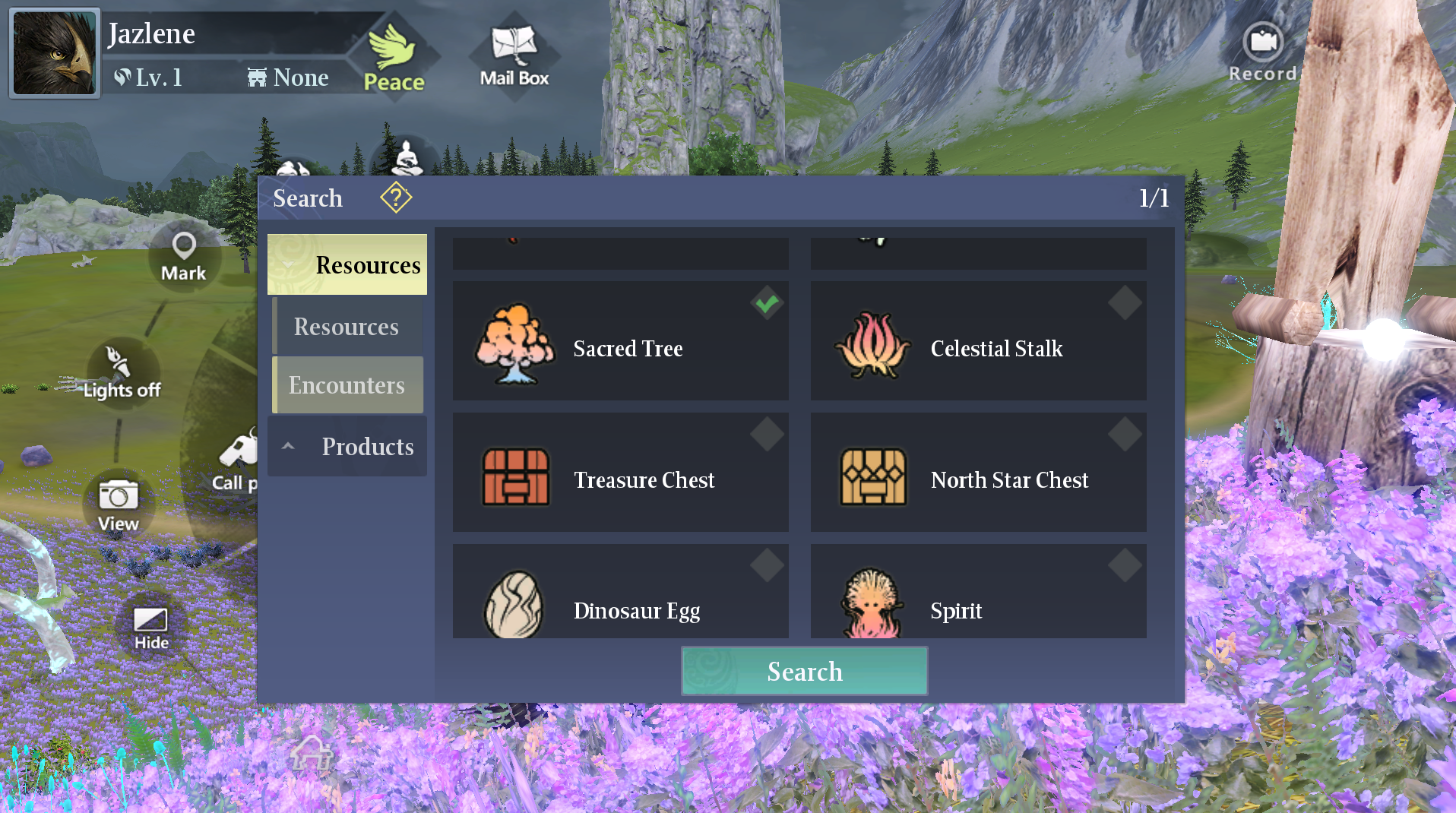Place a Mark on the map

coord(184,256)
